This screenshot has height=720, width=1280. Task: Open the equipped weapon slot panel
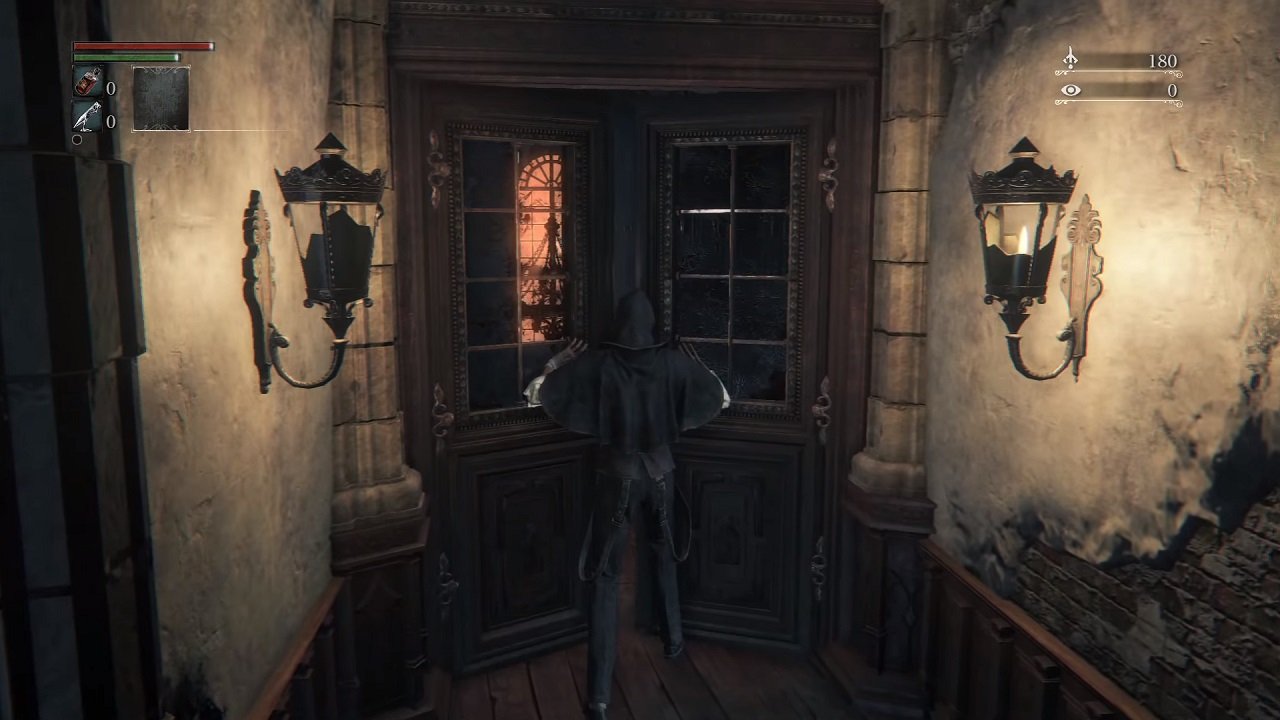point(161,98)
